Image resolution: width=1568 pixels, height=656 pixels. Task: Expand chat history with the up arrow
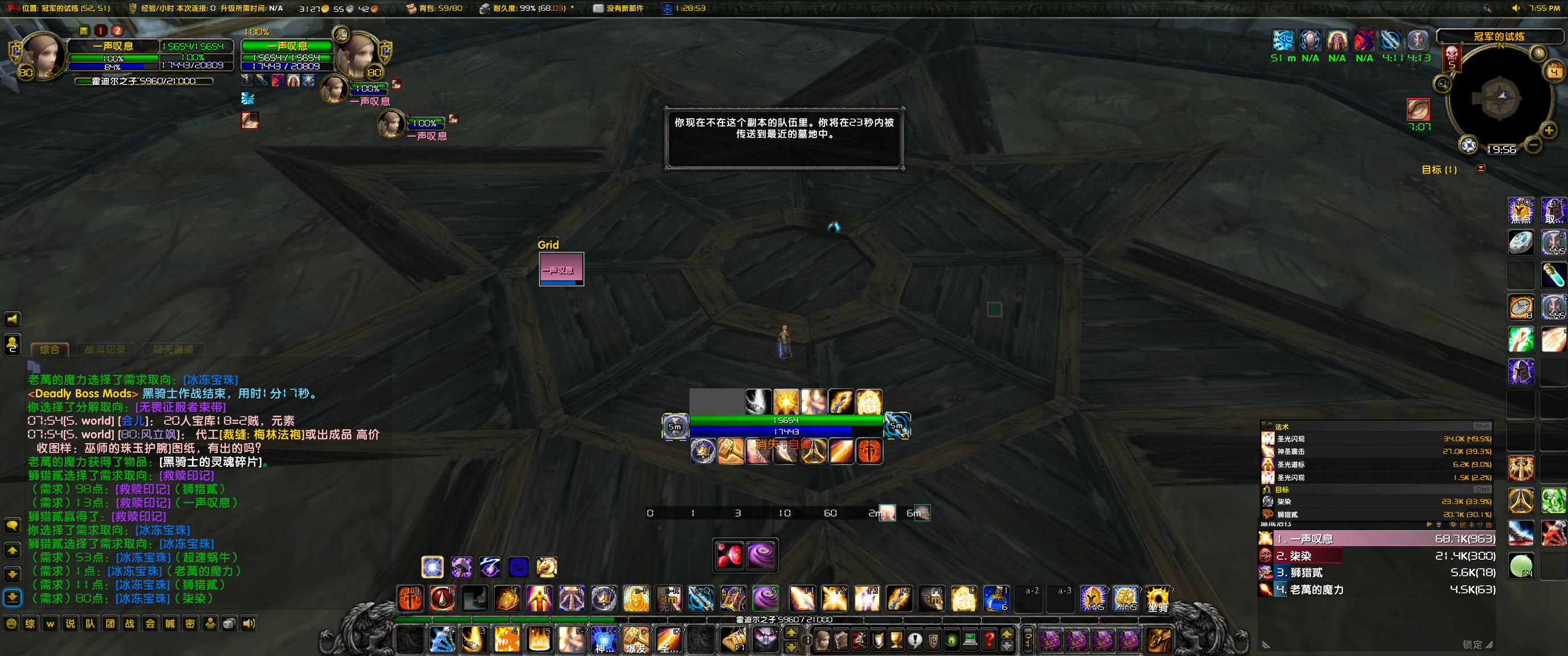coord(13,550)
